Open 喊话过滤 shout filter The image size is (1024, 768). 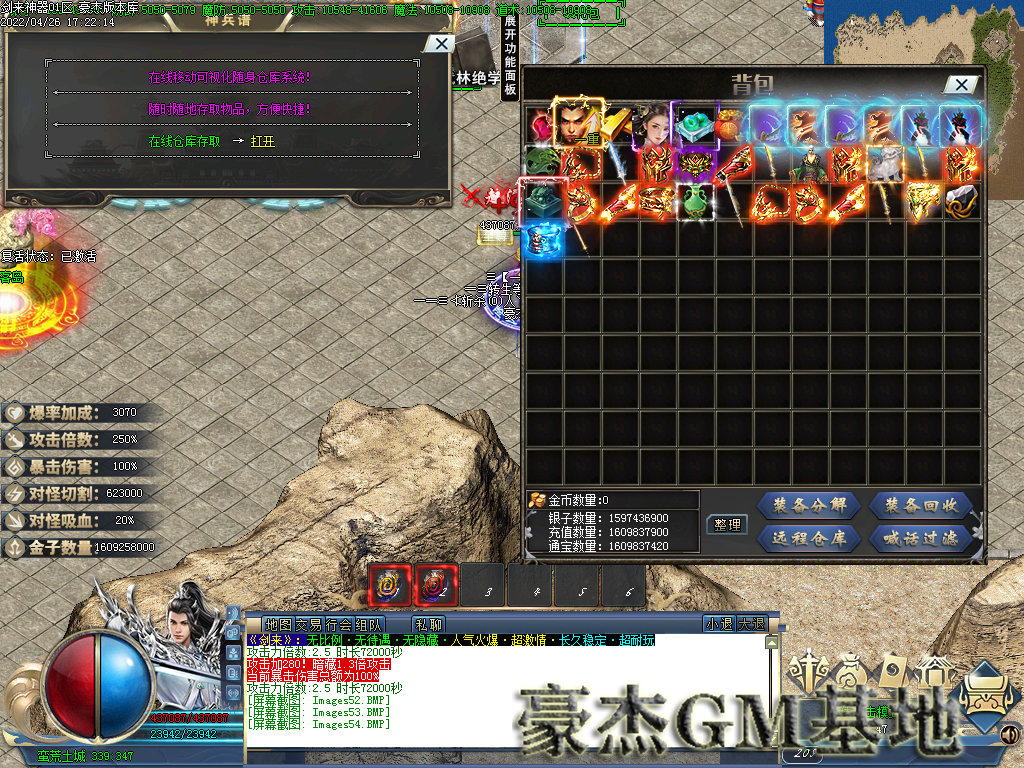(921, 538)
